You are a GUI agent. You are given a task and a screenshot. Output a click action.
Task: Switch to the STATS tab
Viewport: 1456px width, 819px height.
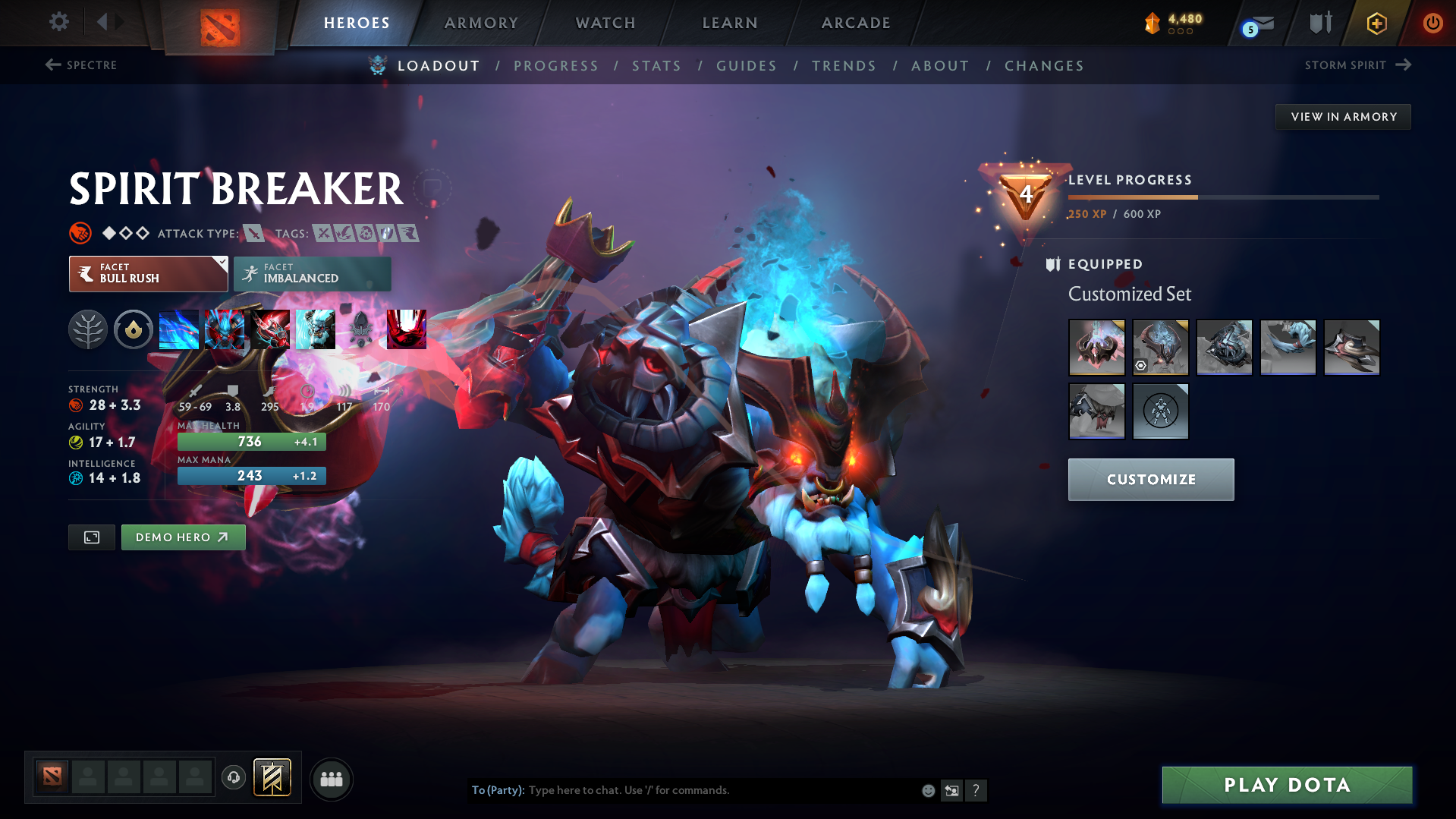point(656,66)
